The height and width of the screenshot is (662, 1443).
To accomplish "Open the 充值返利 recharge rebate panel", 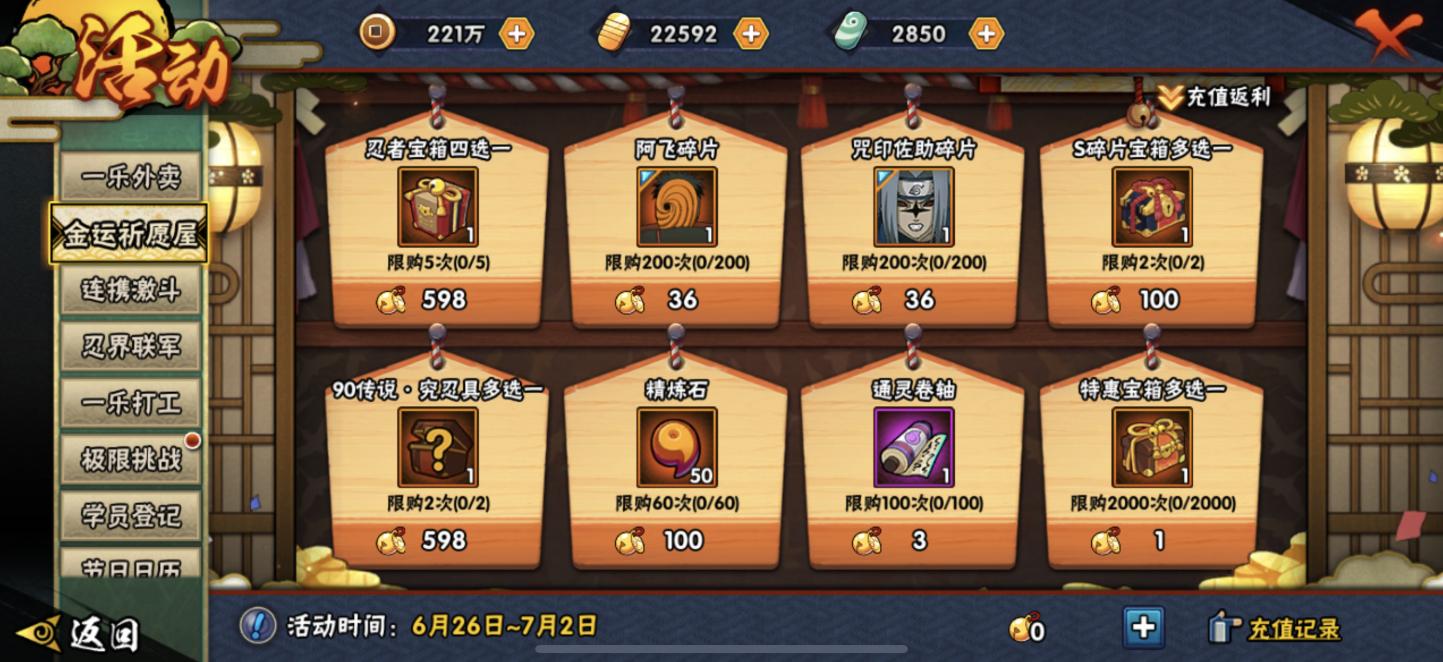I will (x=1215, y=97).
